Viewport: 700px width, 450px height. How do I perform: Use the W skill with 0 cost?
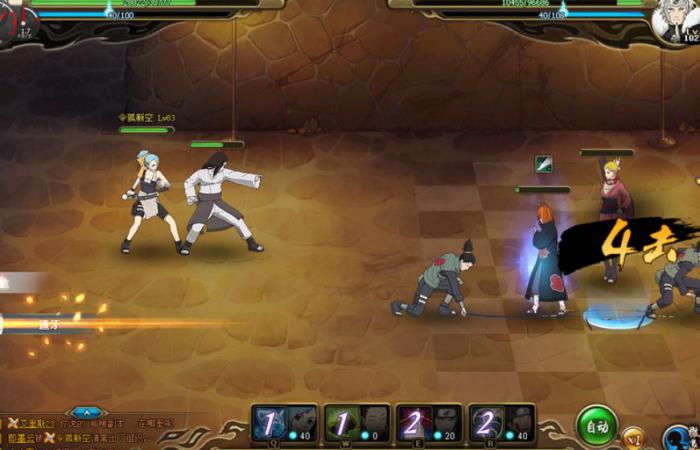tap(357, 423)
